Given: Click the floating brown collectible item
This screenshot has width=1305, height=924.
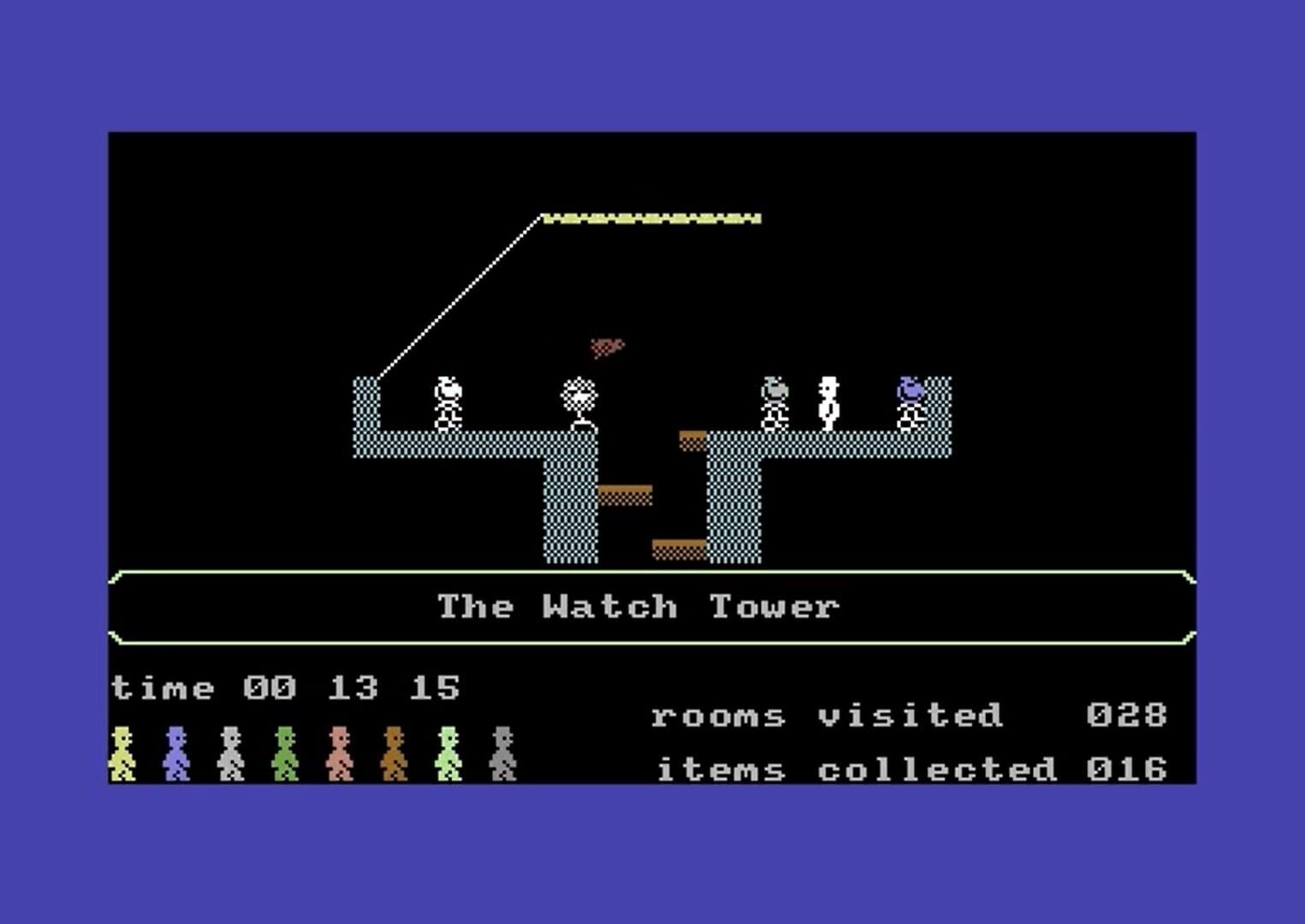Looking at the screenshot, I should 606,346.
